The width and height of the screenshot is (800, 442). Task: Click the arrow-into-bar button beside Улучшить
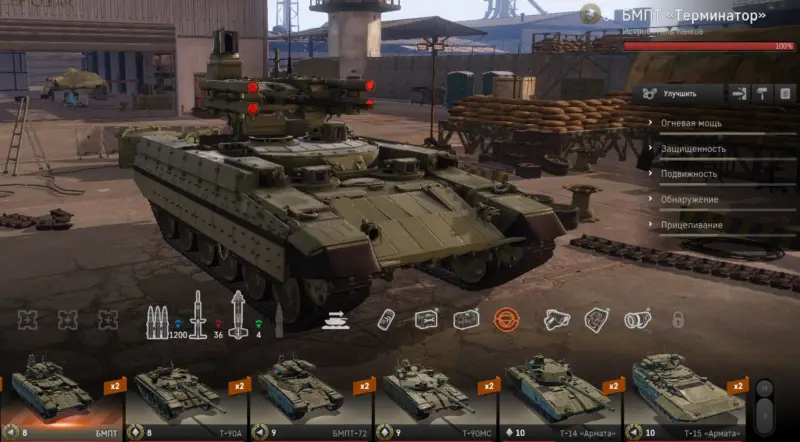tap(739, 93)
